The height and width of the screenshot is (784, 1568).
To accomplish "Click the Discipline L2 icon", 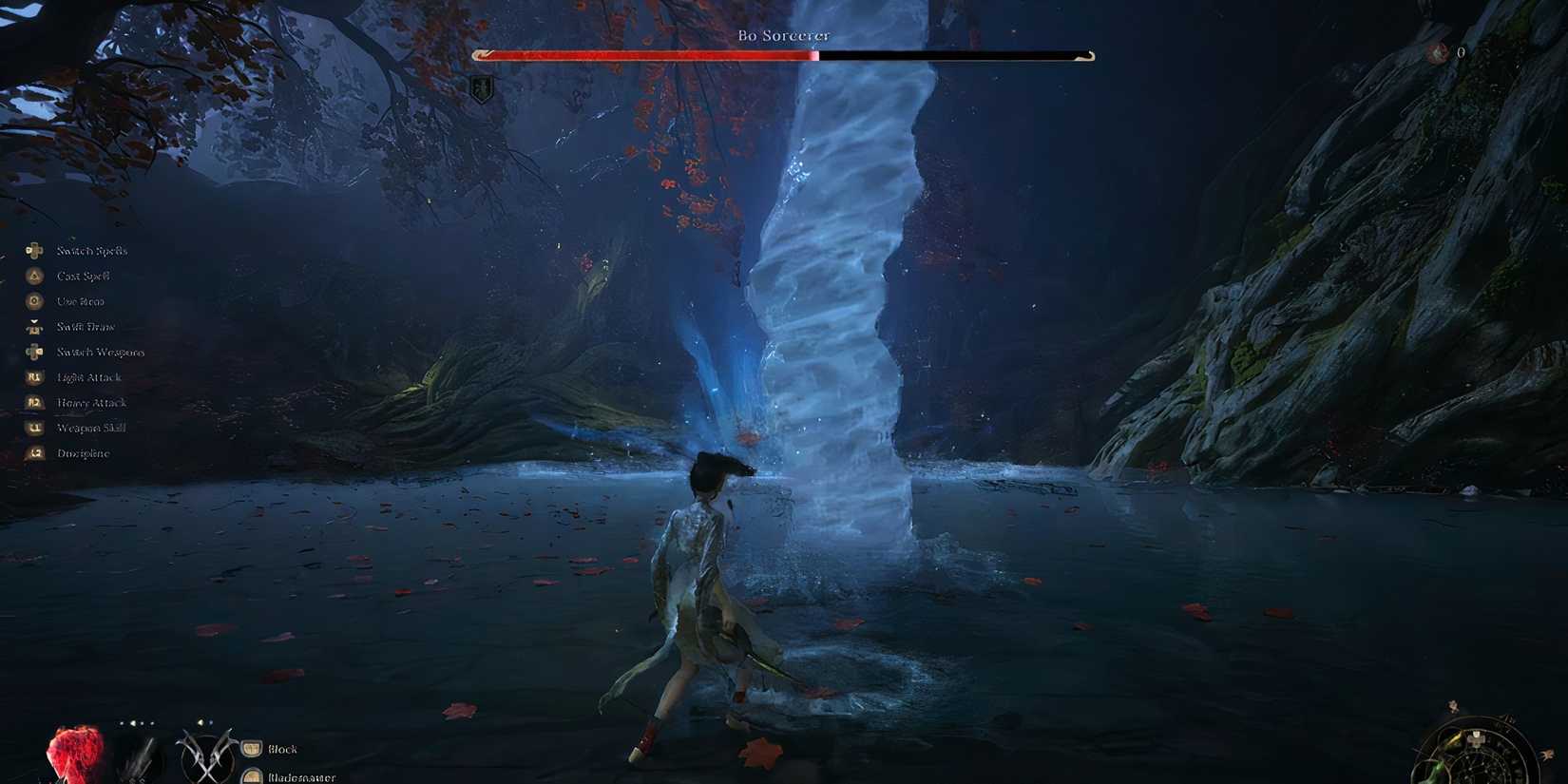I will pyautogui.click(x=34, y=453).
